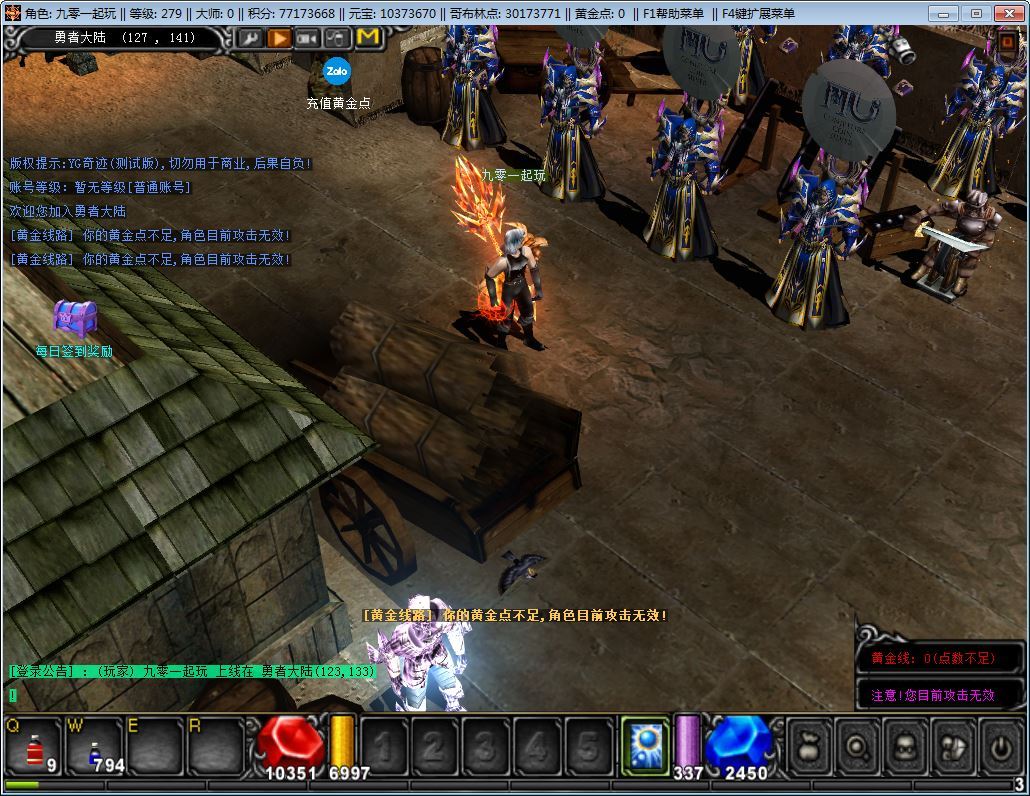Select skill hotkey slot number 1
Image resolution: width=1030 pixels, height=796 pixels.
tap(382, 746)
